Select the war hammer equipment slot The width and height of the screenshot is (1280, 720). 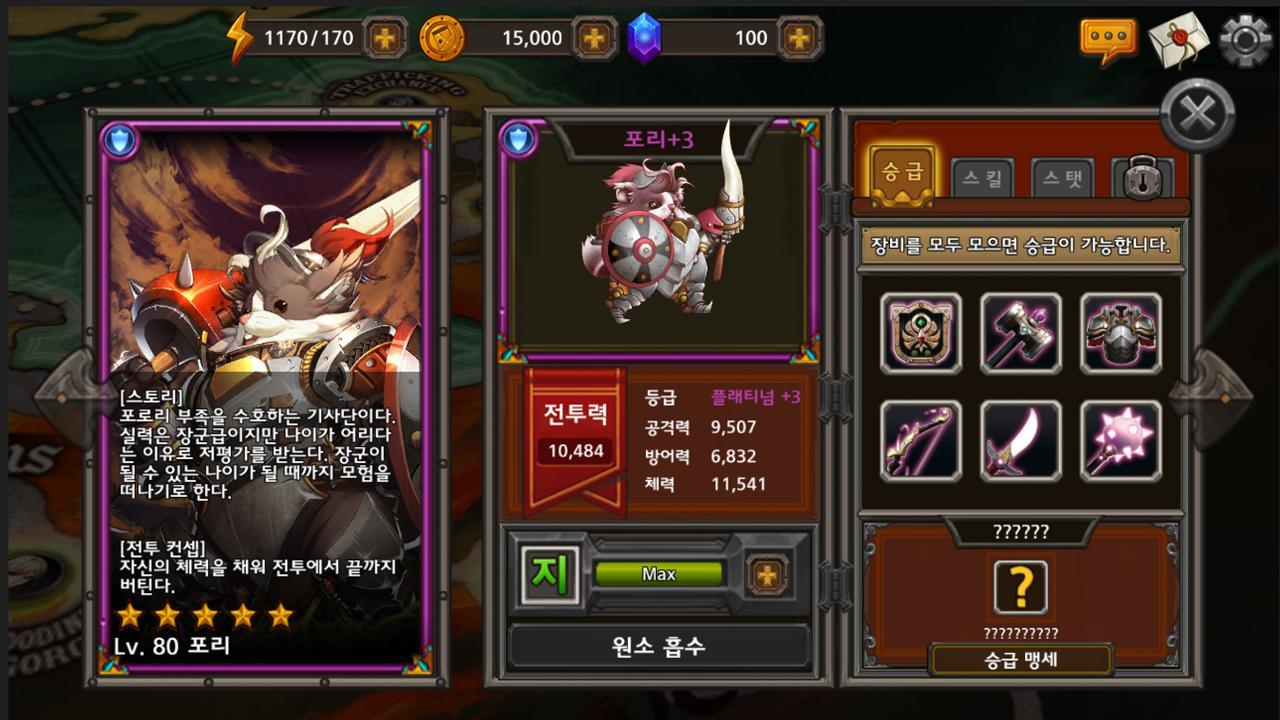pyautogui.click(x=1021, y=334)
